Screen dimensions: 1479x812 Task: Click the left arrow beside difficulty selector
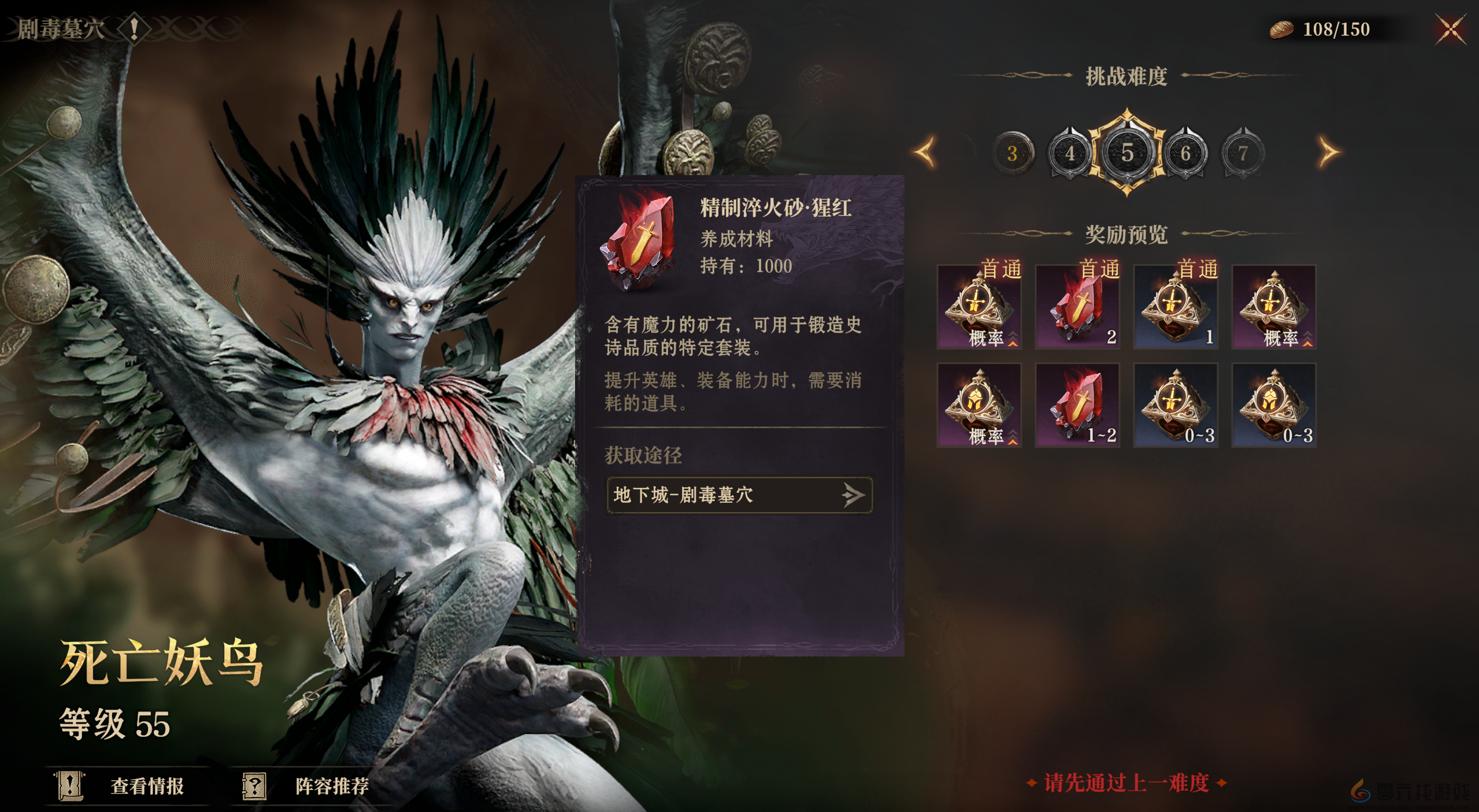(925, 153)
